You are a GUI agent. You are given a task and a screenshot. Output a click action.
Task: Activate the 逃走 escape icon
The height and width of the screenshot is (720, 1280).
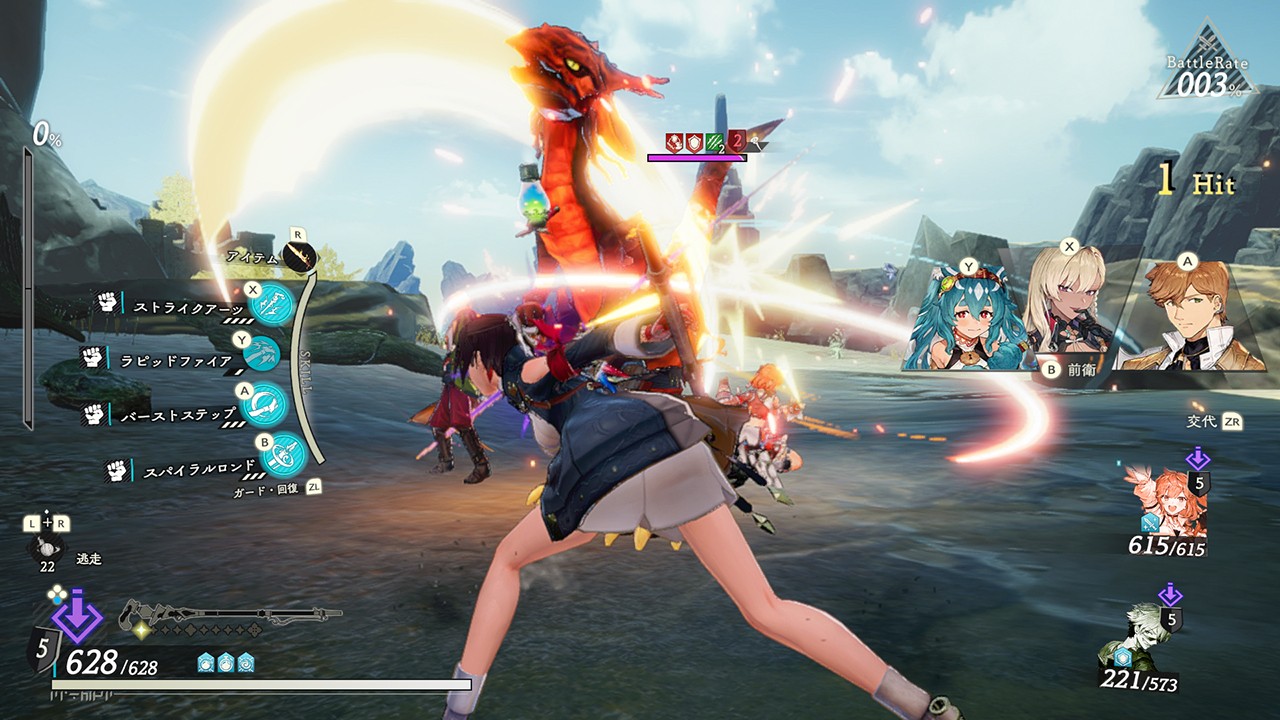coord(48,549)
